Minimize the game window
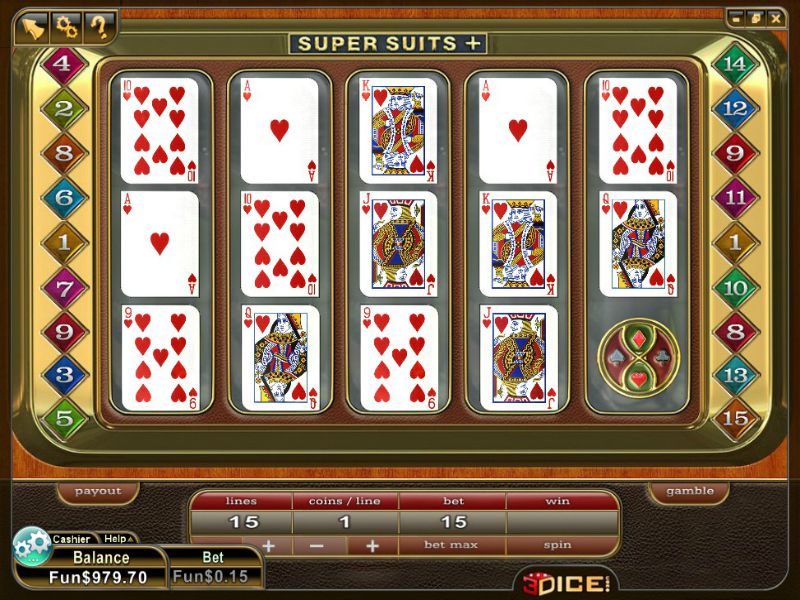Screen dimensions: 800x600 [x=738, y=18]
